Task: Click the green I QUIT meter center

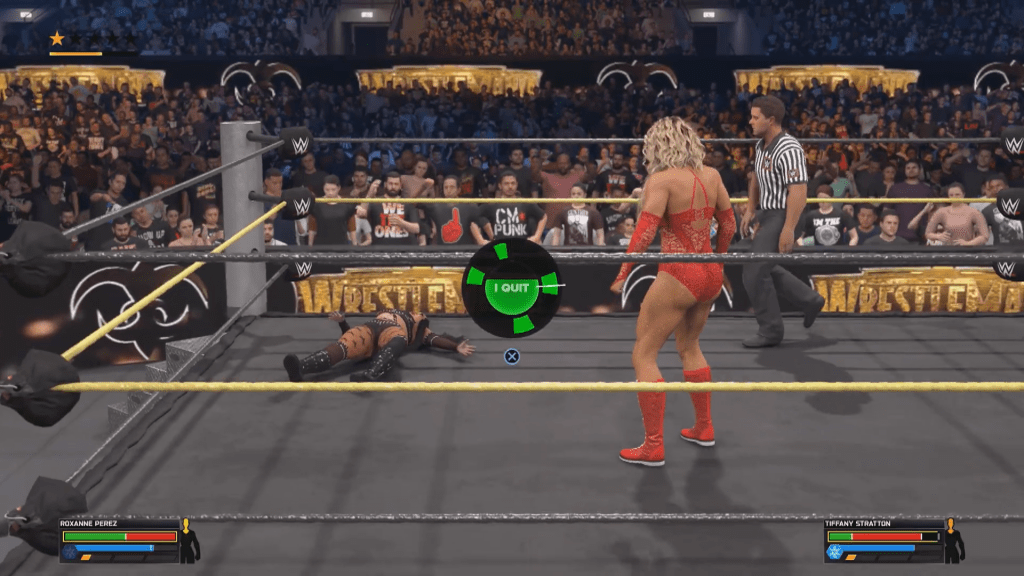Action: click(511, 287)
